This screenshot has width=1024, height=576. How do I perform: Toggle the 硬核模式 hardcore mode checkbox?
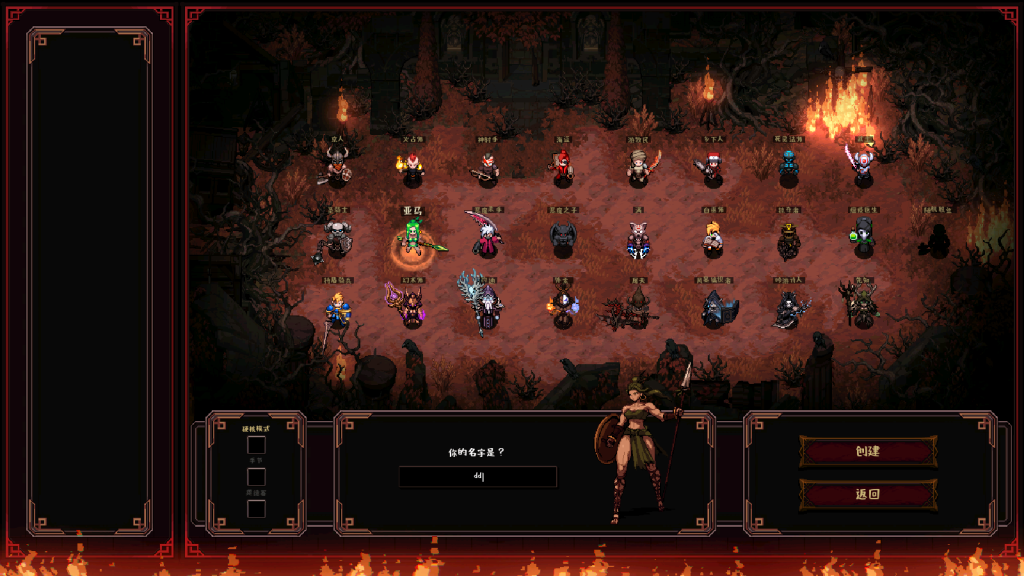(x=257, y=445)
